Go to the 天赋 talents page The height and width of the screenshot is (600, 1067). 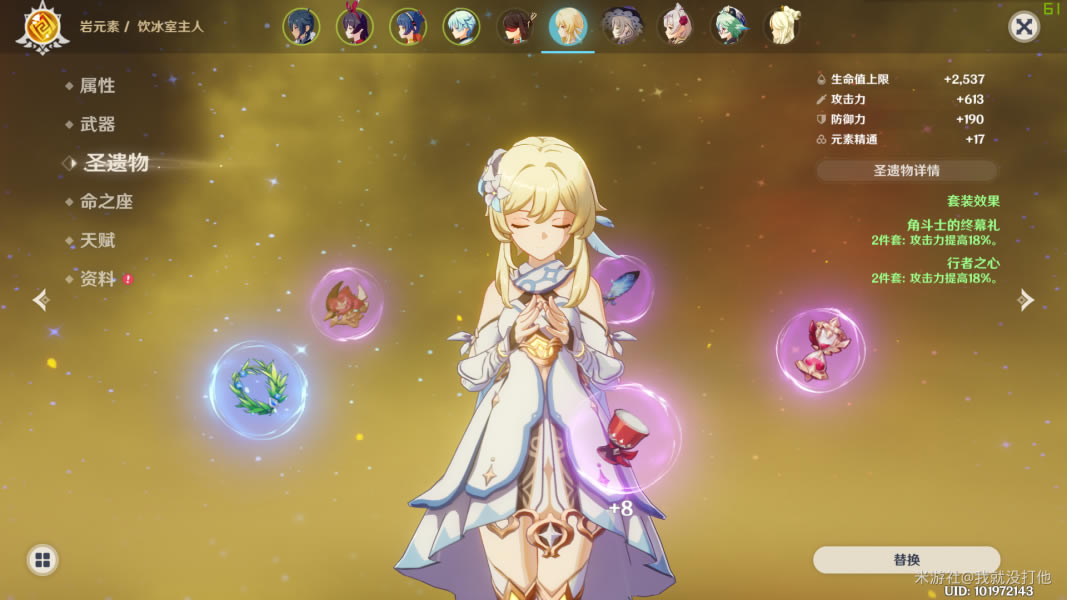(97, 241)
